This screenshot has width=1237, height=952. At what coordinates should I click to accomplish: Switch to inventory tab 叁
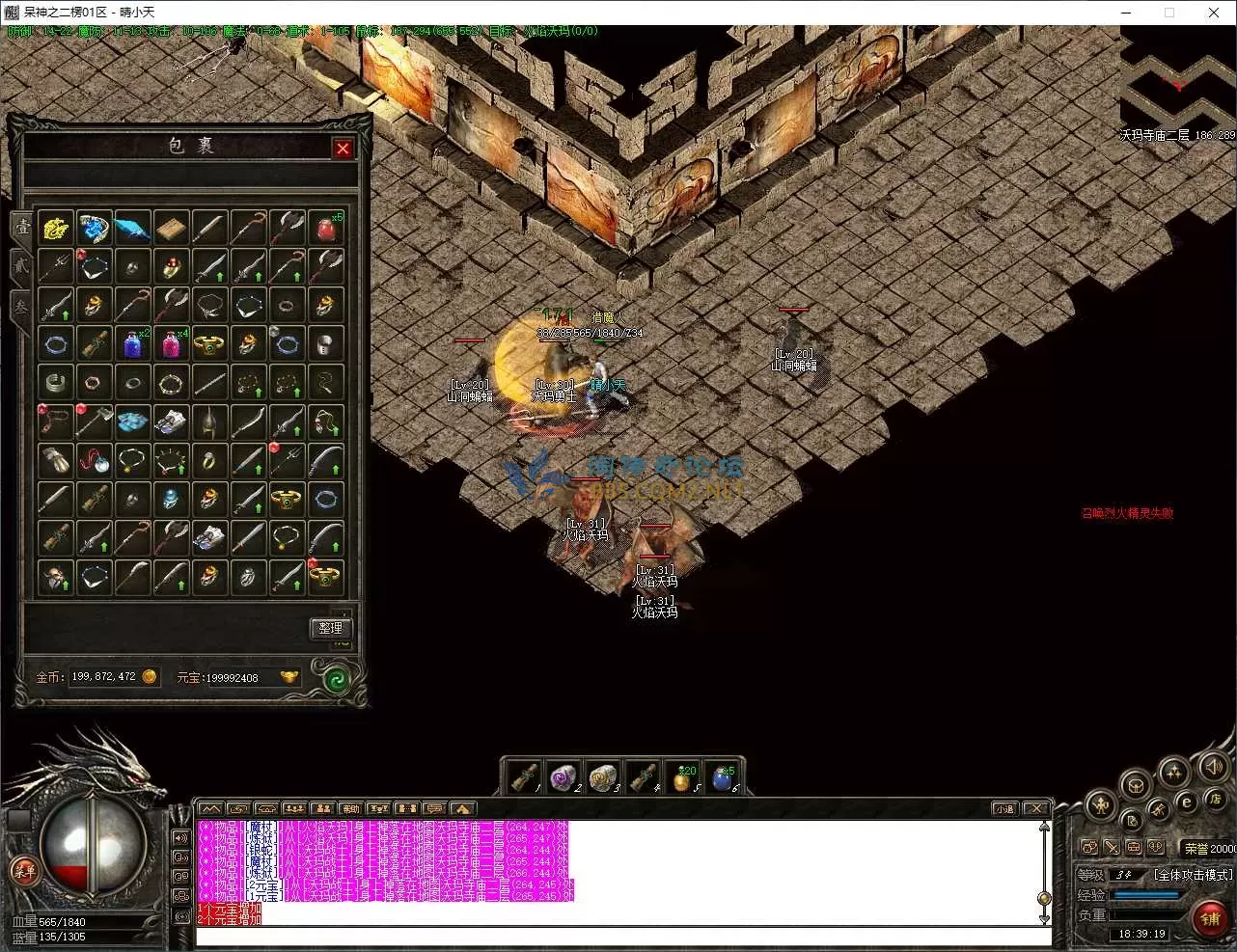20,307
